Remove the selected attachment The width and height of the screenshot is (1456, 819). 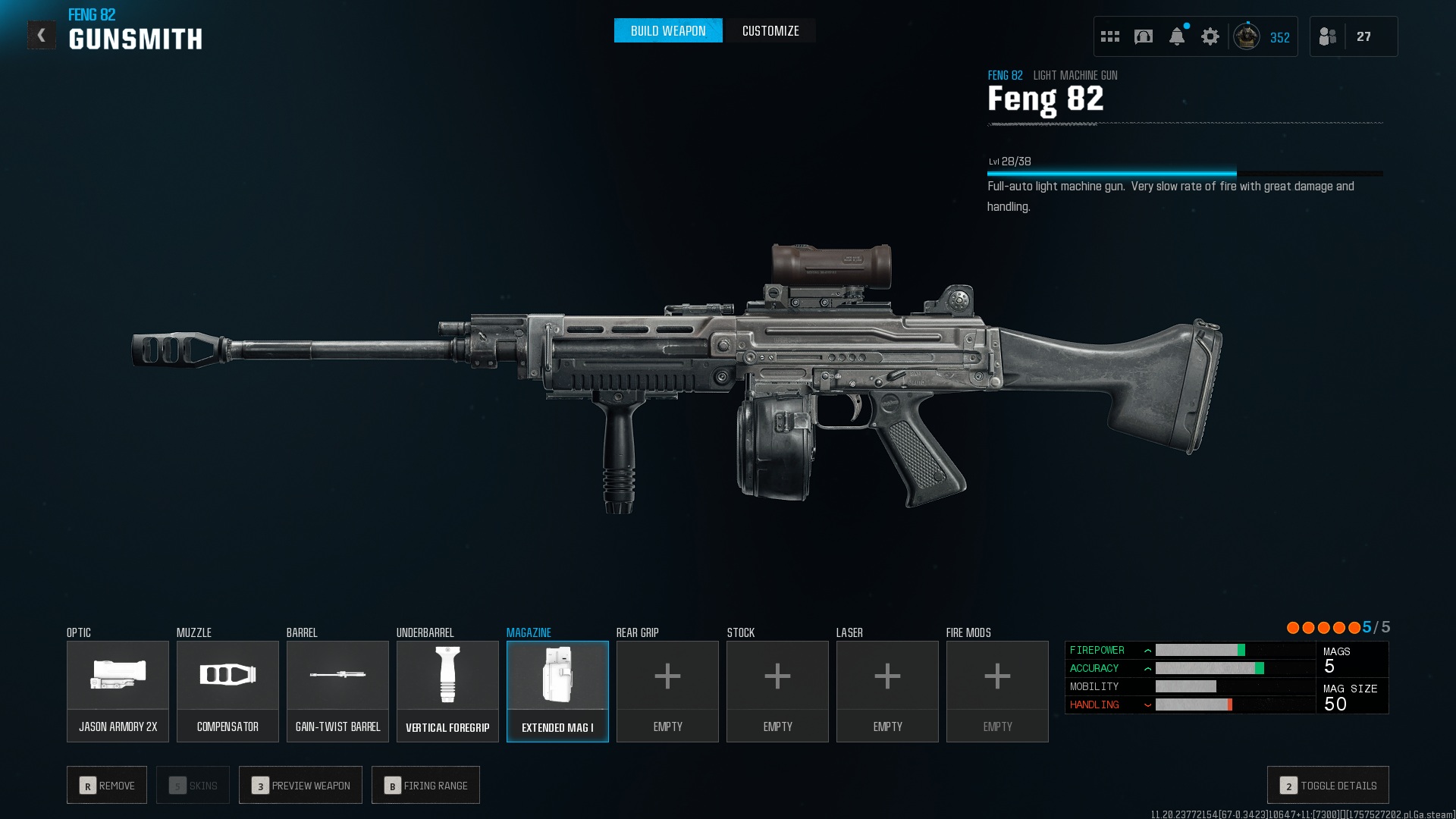coord(107,786)
